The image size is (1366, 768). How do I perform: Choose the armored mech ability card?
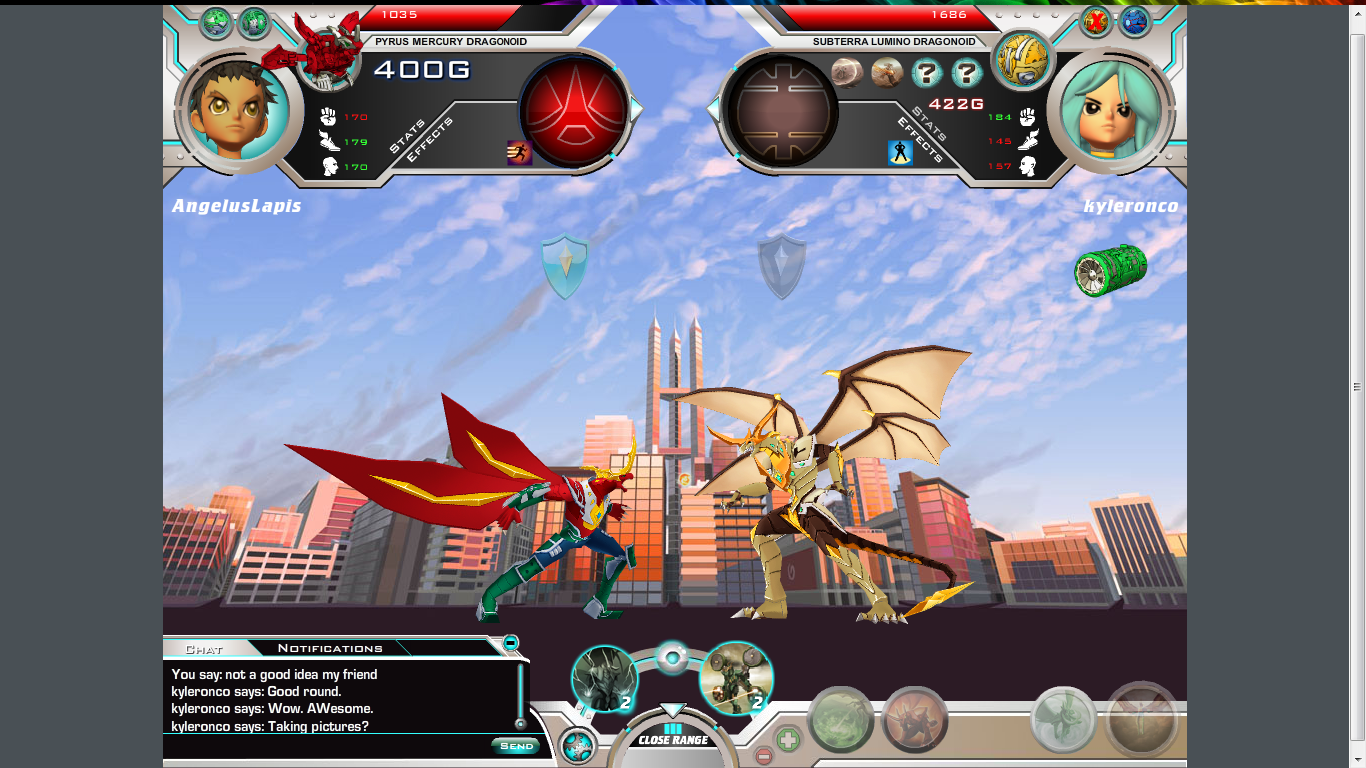pyautogui.click(x=736, y=678)
